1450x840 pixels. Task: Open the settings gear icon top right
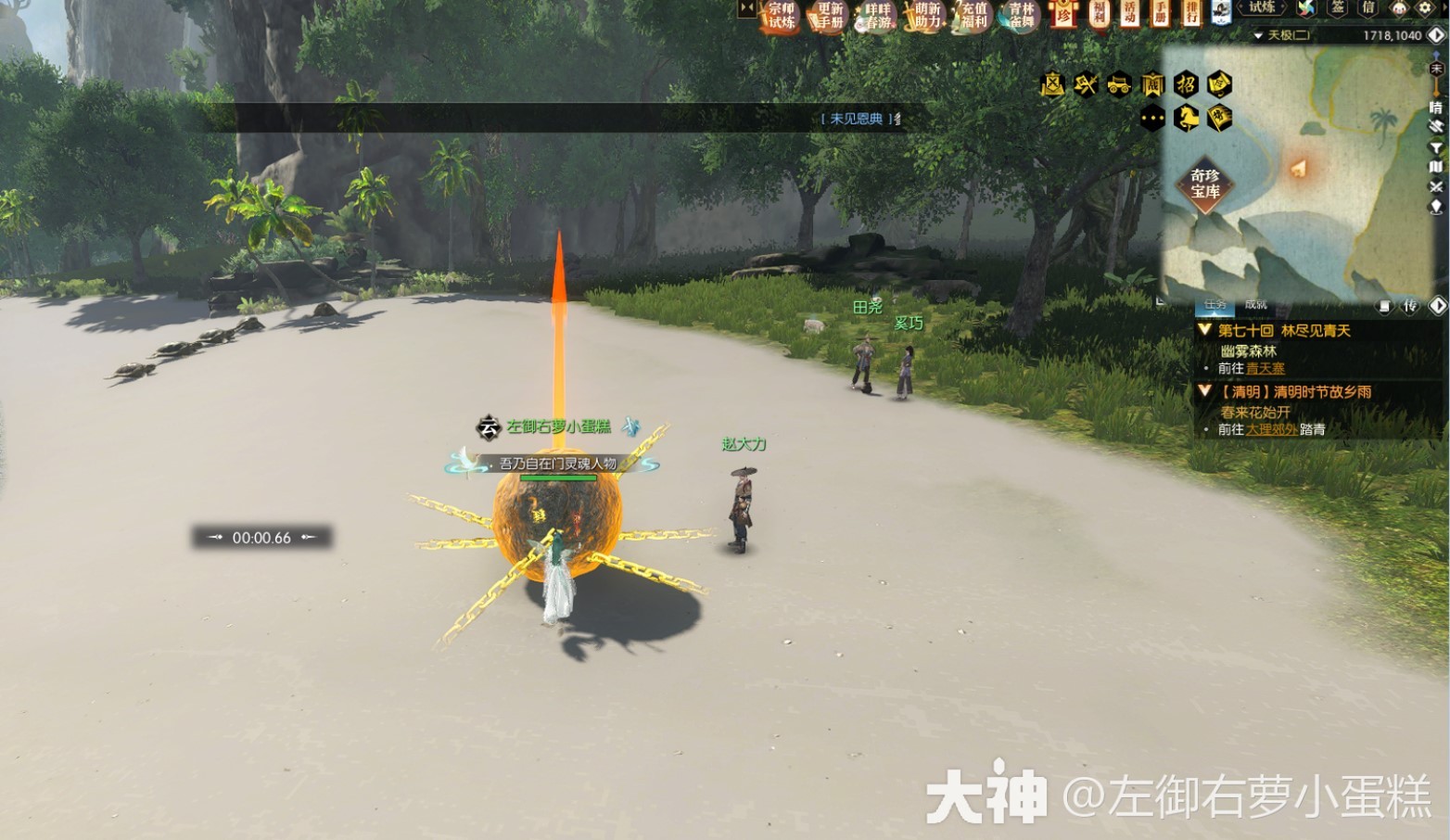1424,9
